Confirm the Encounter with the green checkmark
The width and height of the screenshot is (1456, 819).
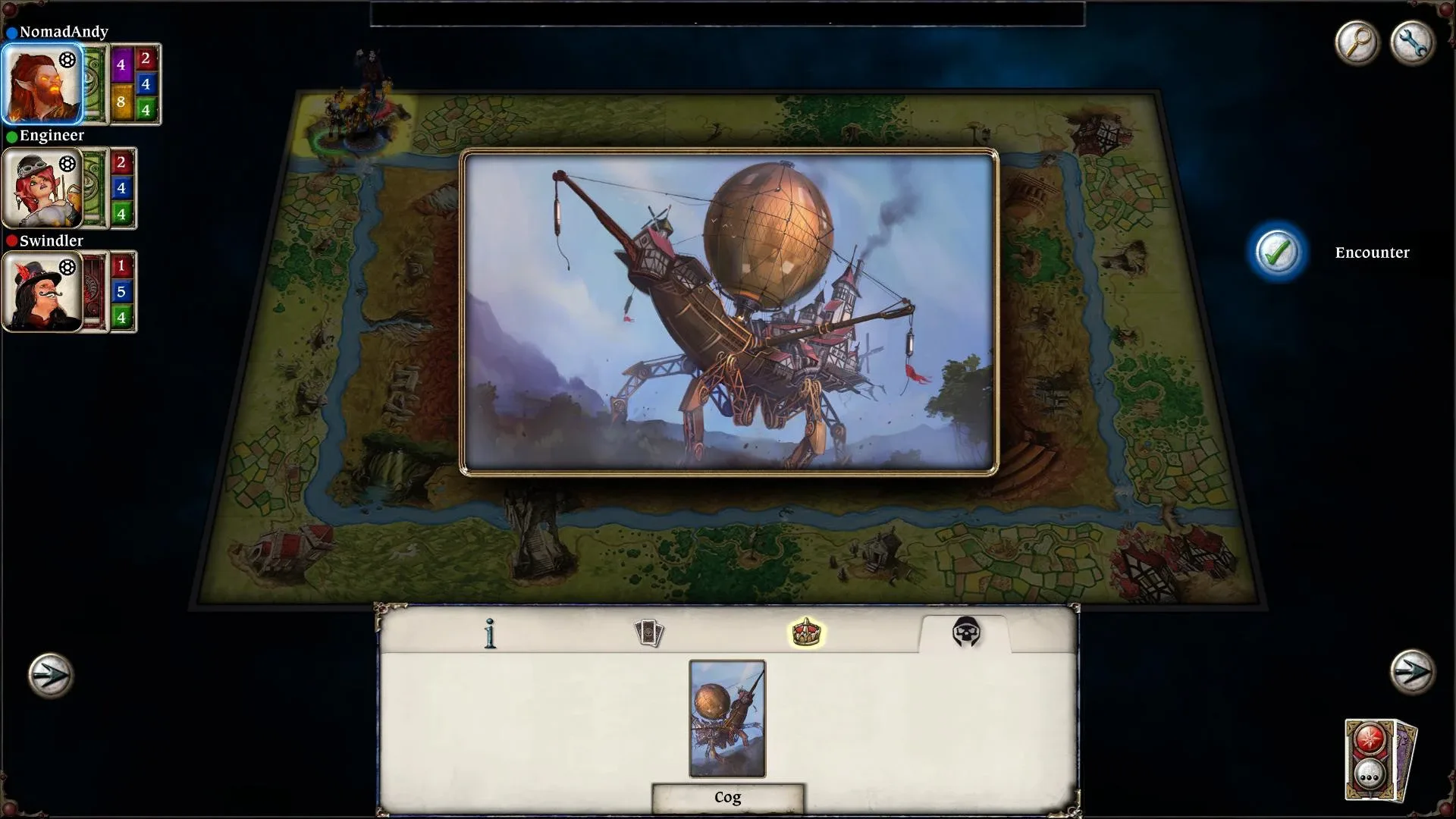click(1279, 253)
